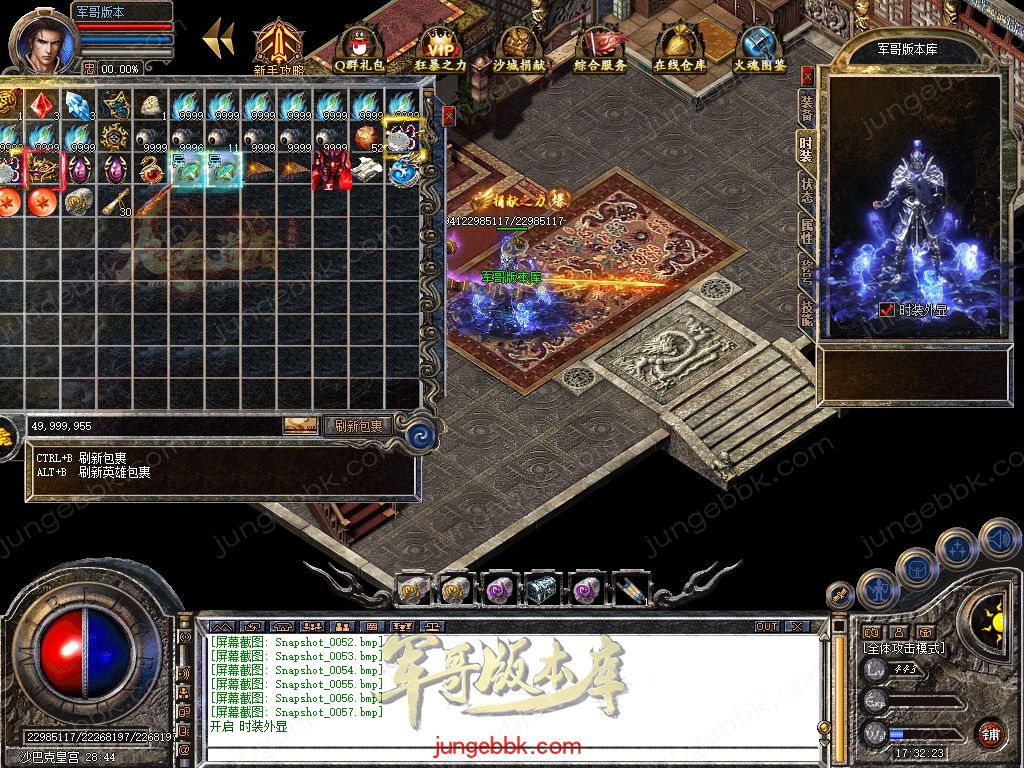Switch to the 技能 skills tab
The height and width of the screenshot is (768, 1024).
806,312
